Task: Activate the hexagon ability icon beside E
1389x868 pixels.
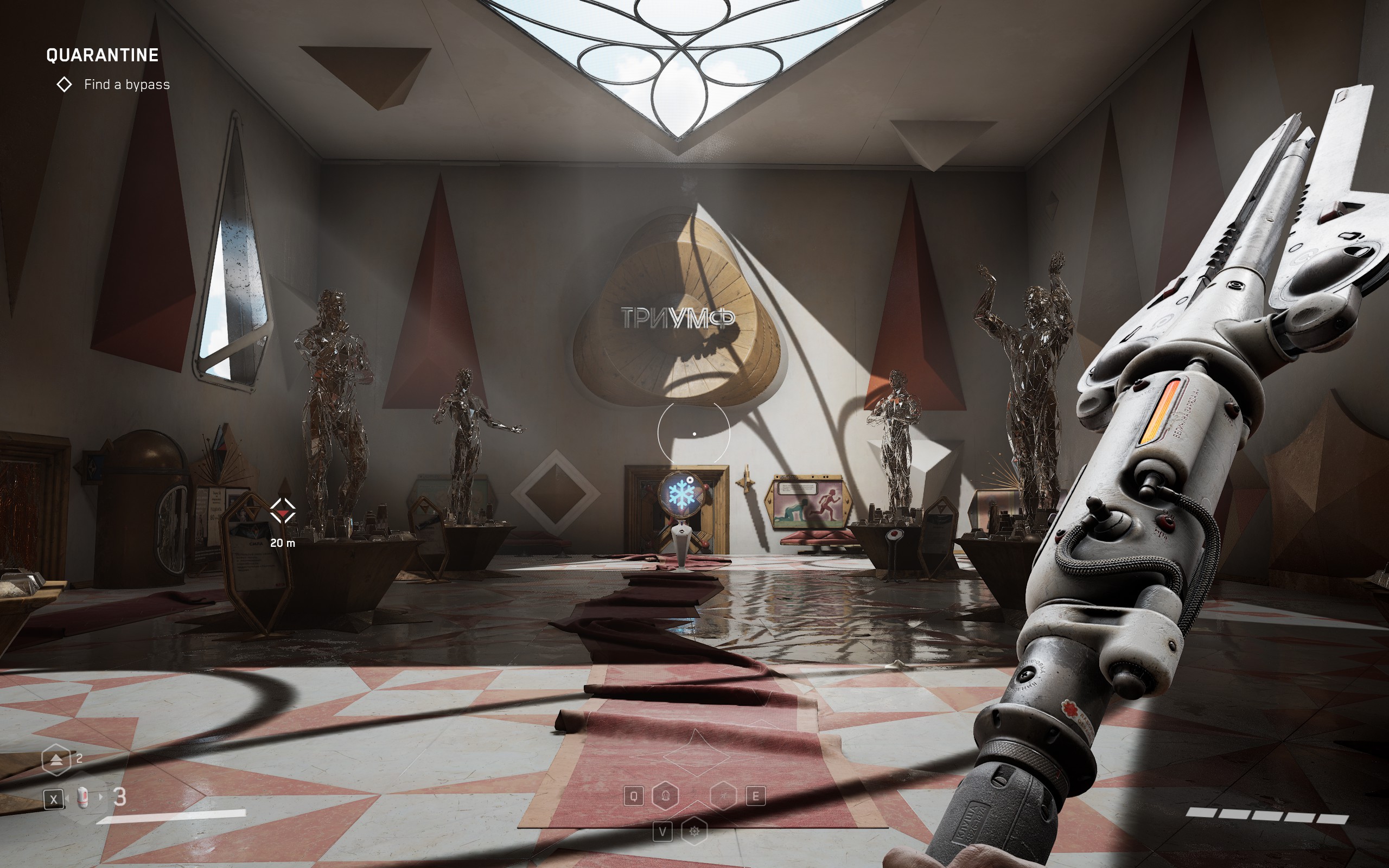Action: pyautogui.click(x=723, y=796)
